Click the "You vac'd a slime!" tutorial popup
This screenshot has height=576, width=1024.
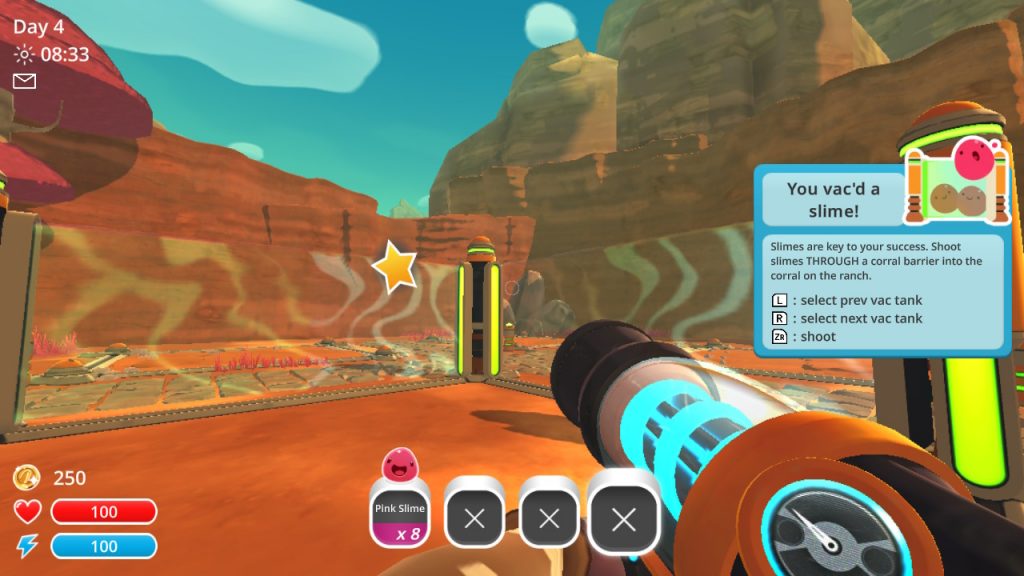point(880,262)
